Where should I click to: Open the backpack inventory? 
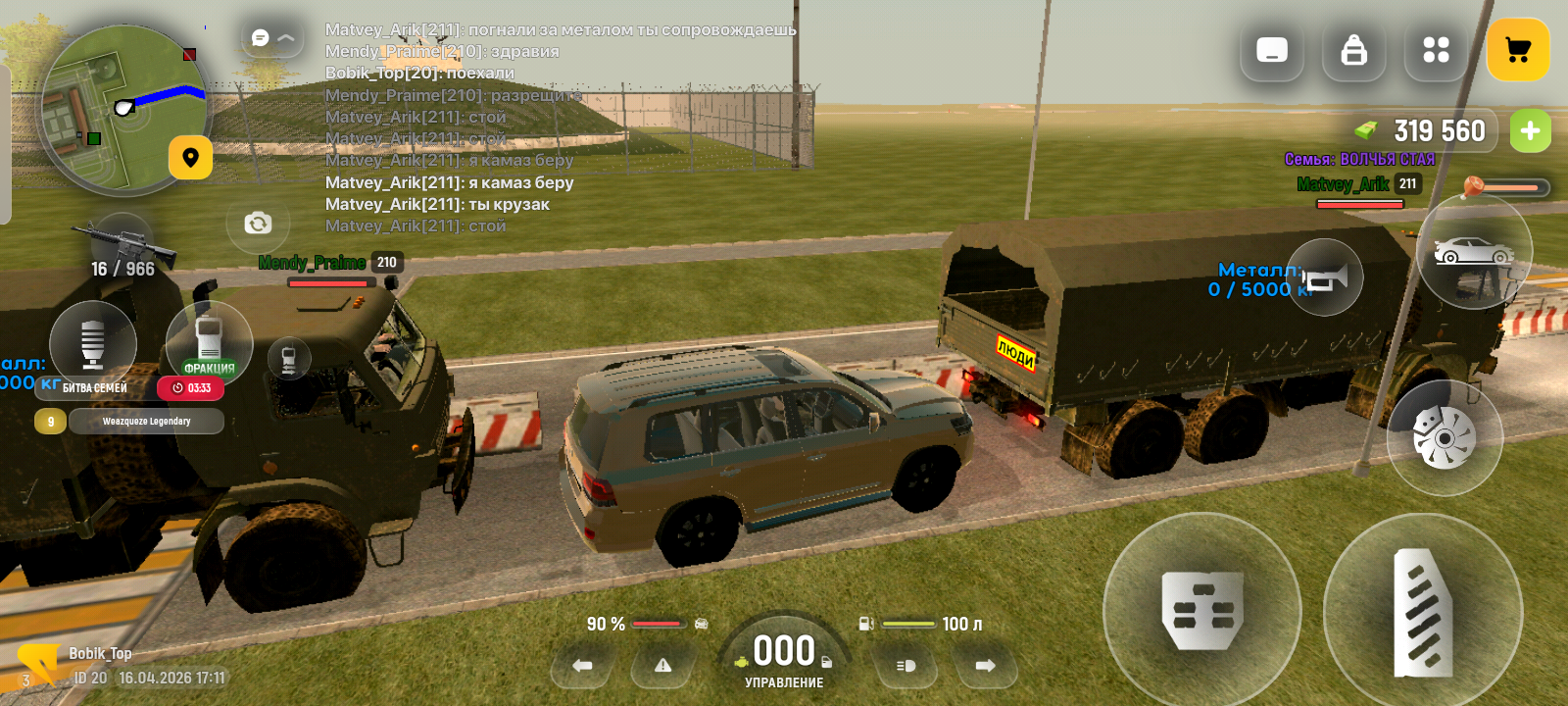1354,50
